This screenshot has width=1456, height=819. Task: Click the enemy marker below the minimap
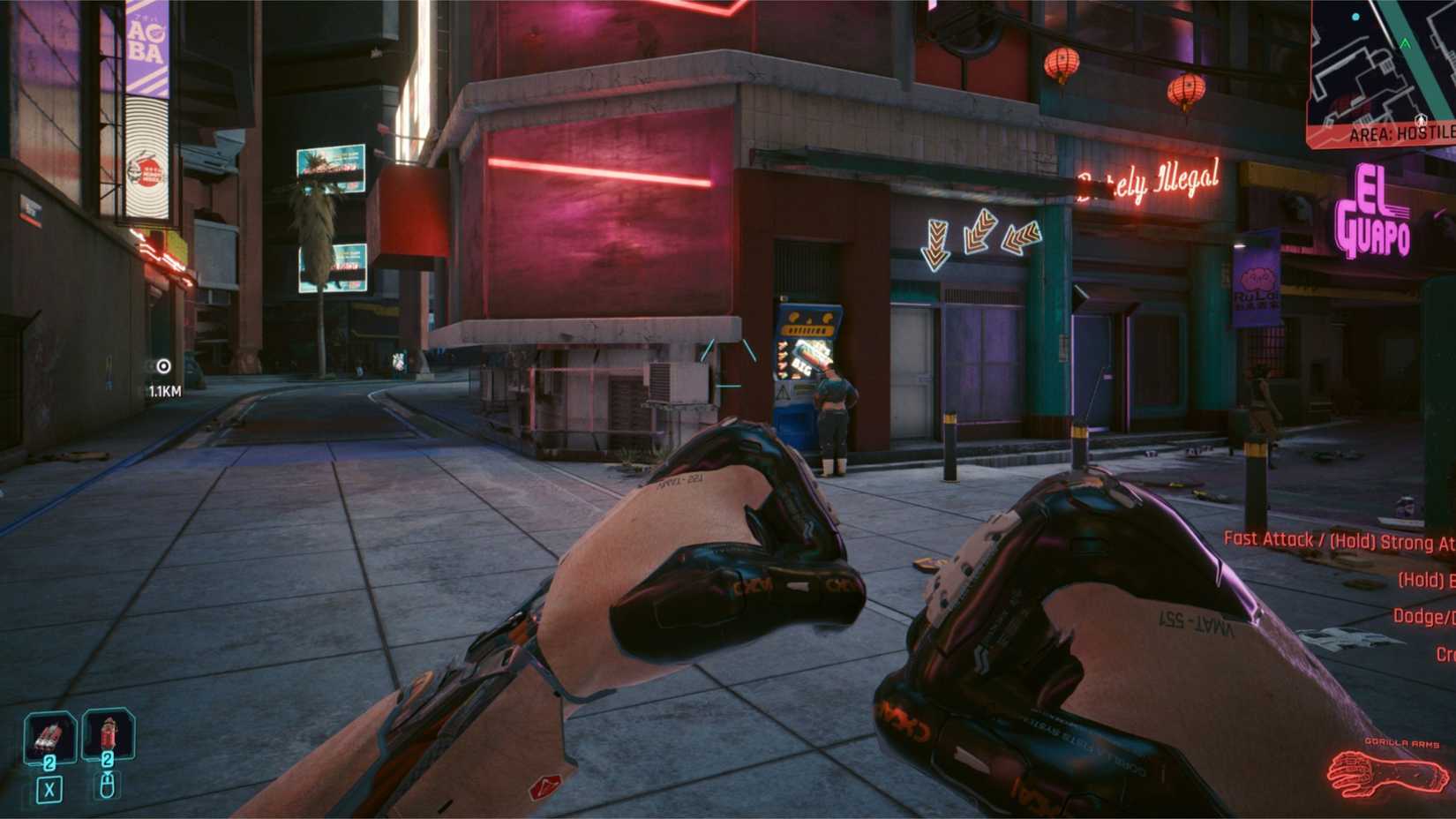(1422, 119)
